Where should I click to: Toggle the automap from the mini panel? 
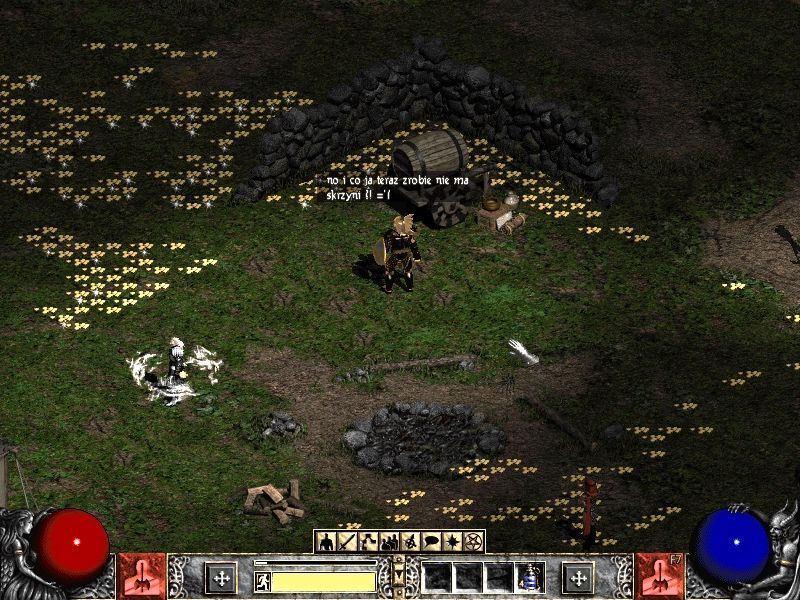411,541
